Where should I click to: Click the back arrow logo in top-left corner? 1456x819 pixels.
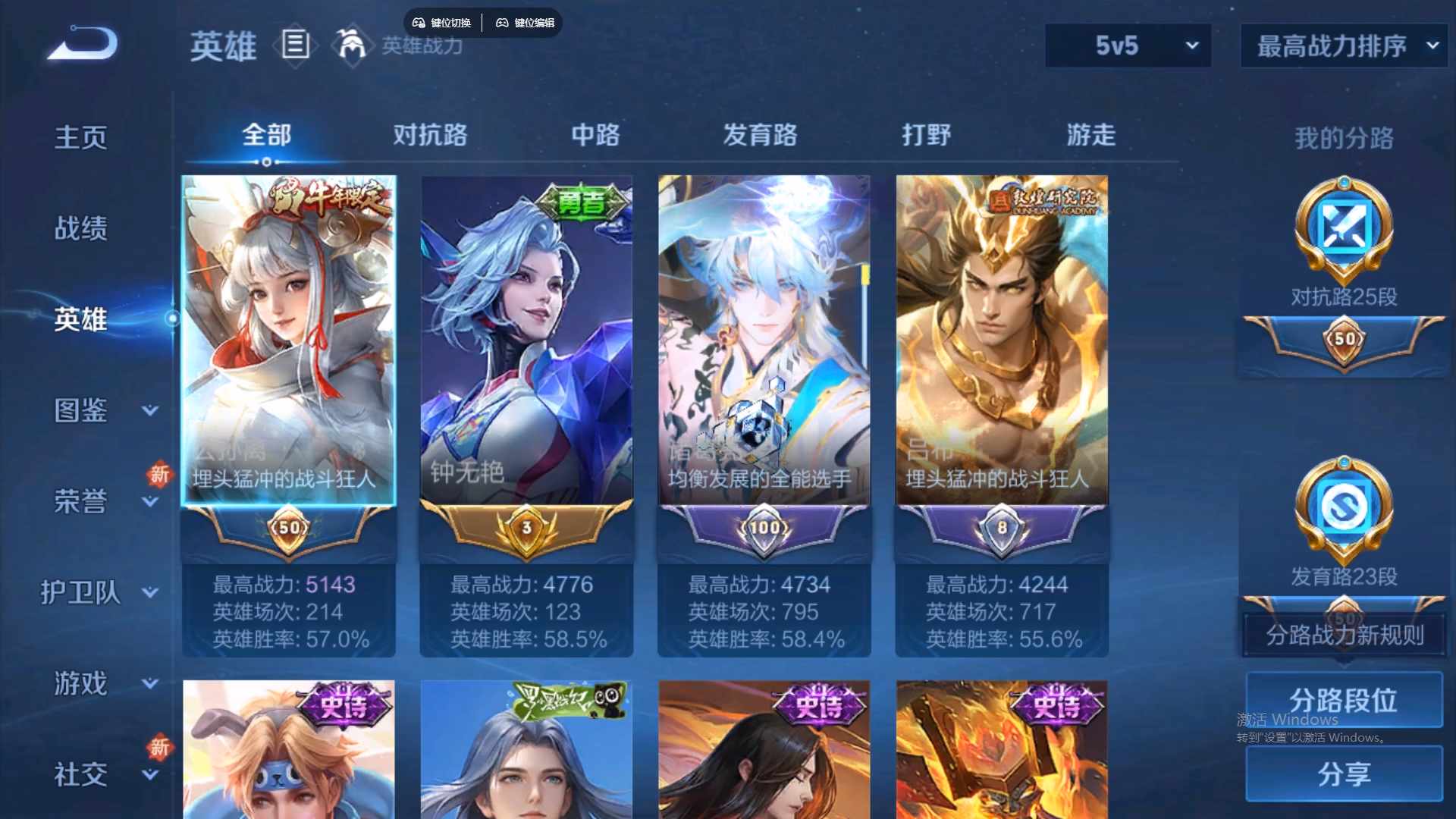click(x=80, y=42)
